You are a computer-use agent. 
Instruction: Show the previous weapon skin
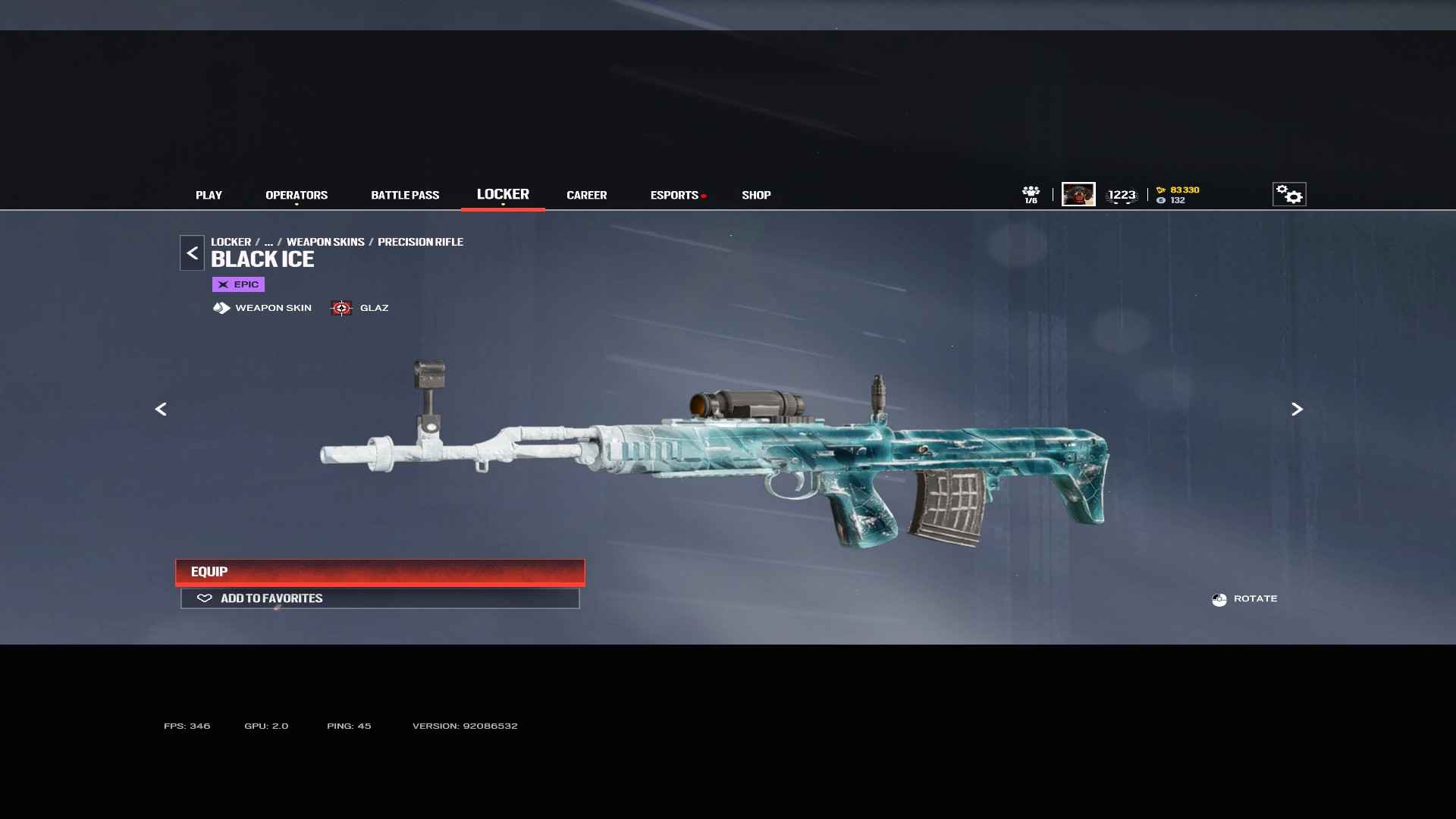coord(161,409)
